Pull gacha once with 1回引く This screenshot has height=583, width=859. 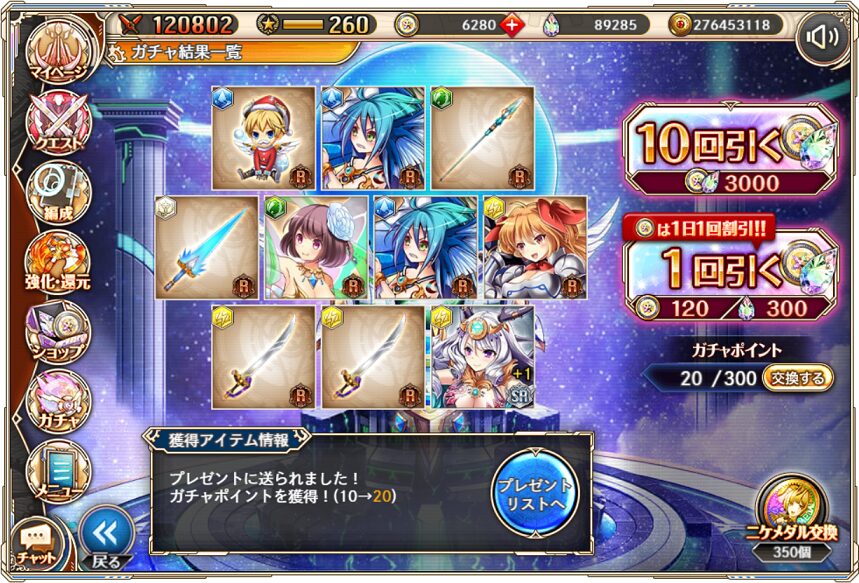point(728,277)
